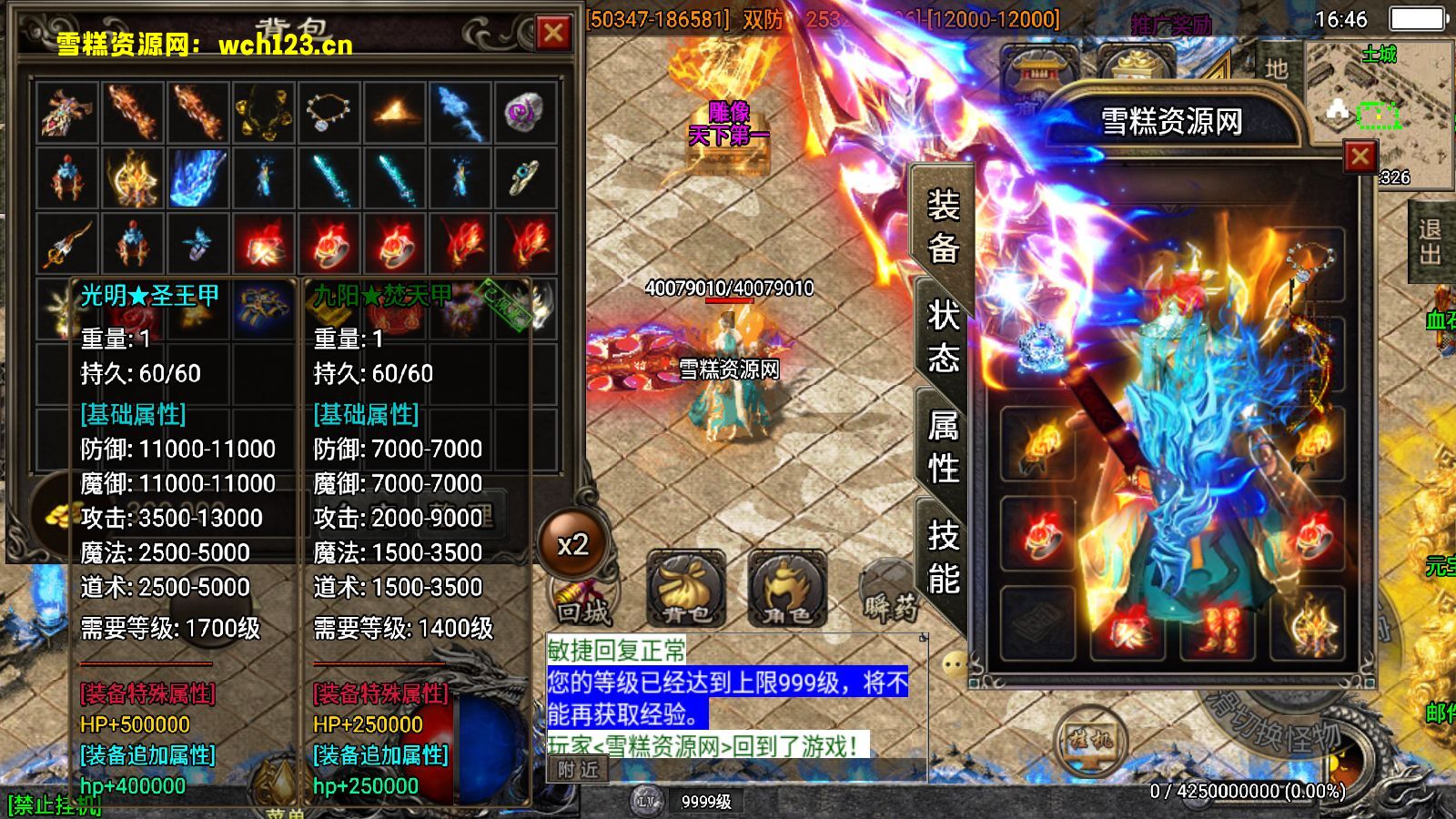Close the character equipment panel
This screenshot has width=1456, height=819.
tap(1360, 157)
